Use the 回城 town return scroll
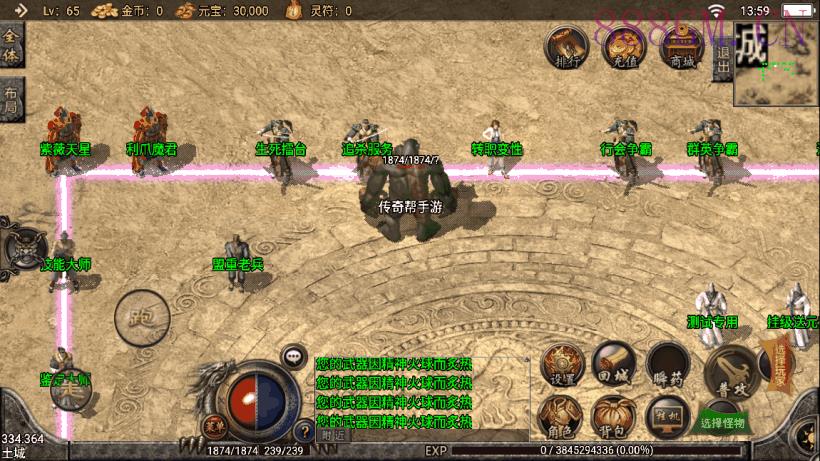The image size is (820, 461). 613,362
